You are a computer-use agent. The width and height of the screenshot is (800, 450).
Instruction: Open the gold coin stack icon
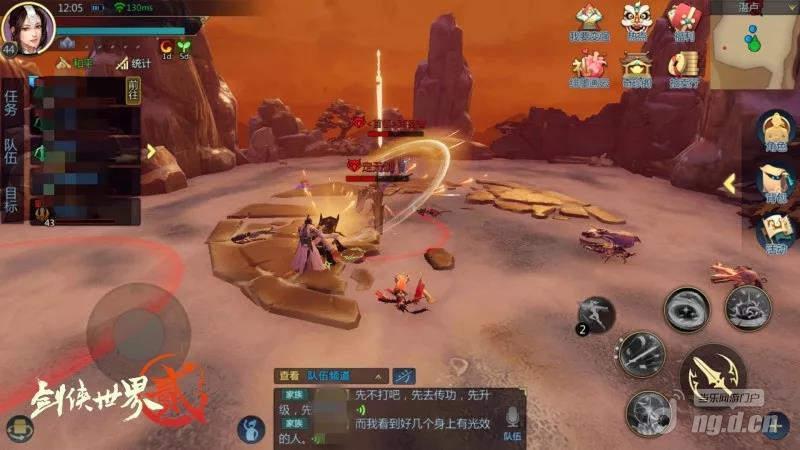click(x=684, y=65)
